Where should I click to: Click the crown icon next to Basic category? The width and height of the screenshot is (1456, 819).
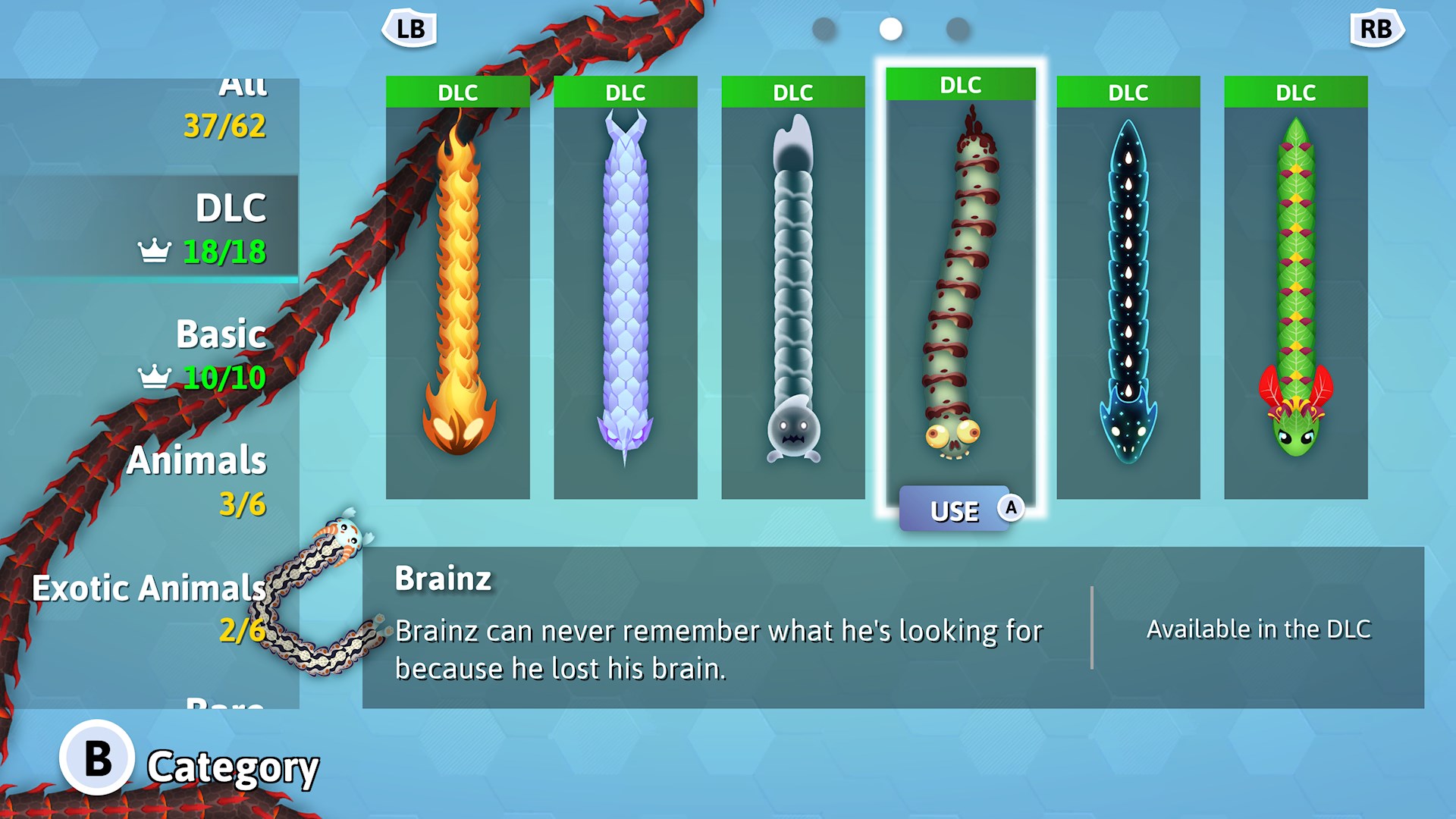point(154,374)
